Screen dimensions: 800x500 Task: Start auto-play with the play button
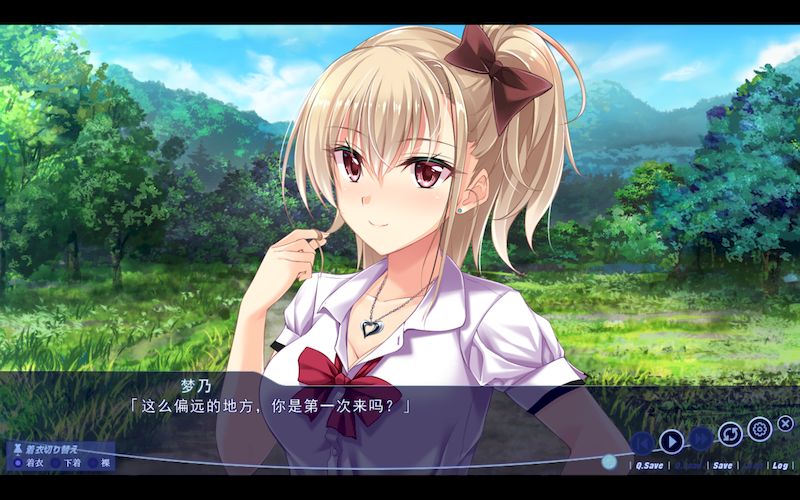tap(671, 439)
